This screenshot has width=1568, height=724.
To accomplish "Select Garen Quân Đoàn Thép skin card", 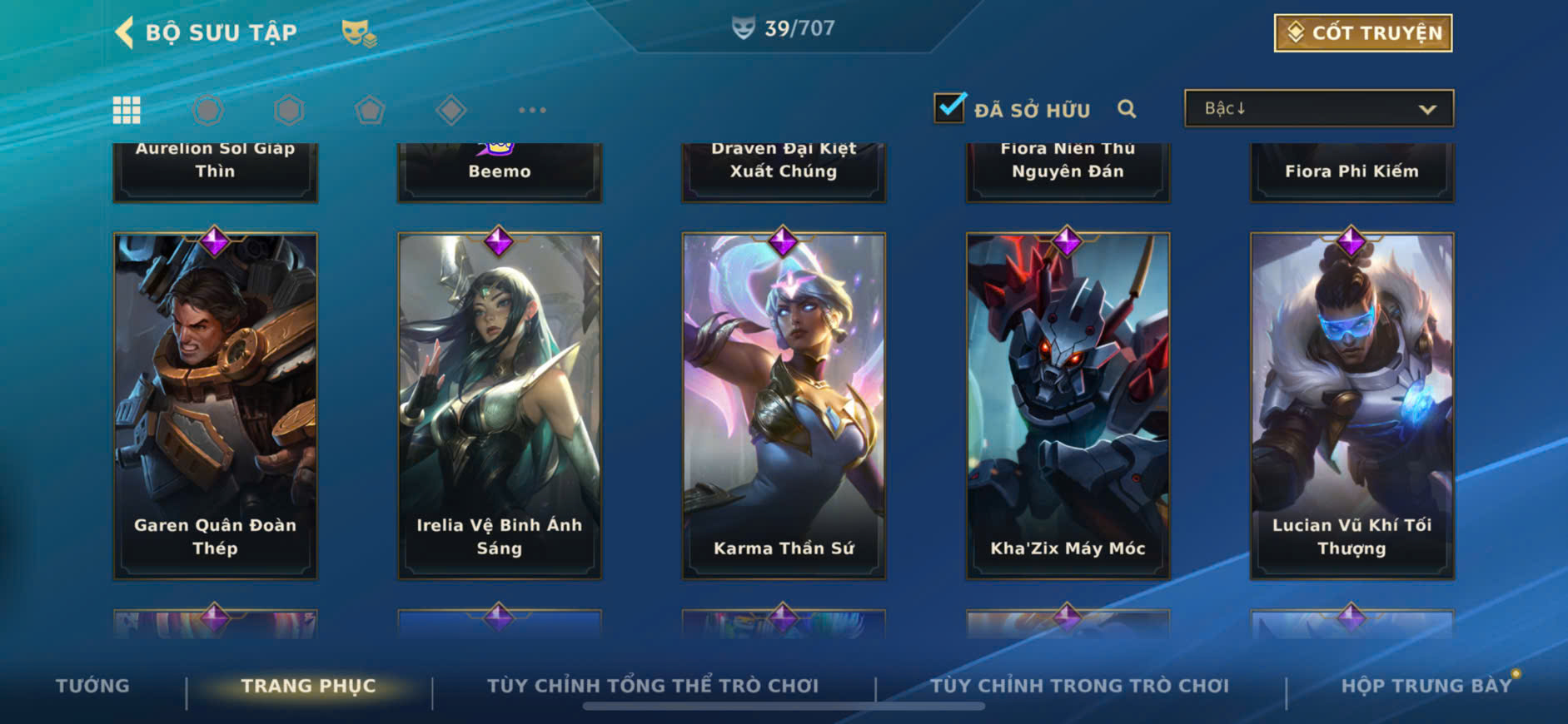I will click(215, 405).
